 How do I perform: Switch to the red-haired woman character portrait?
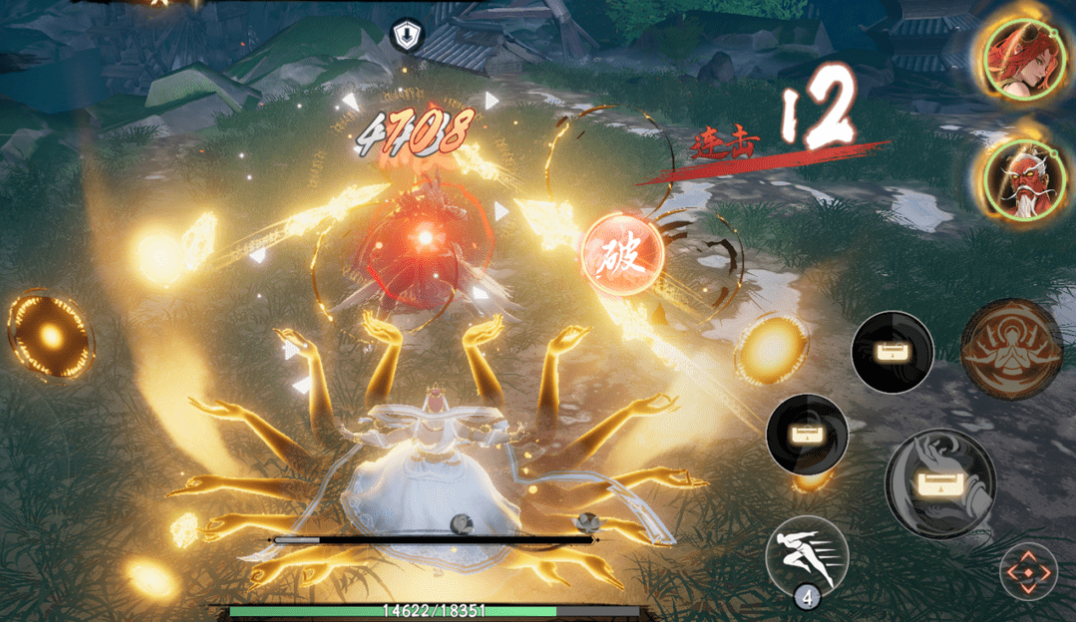(x=1014, y=58)
